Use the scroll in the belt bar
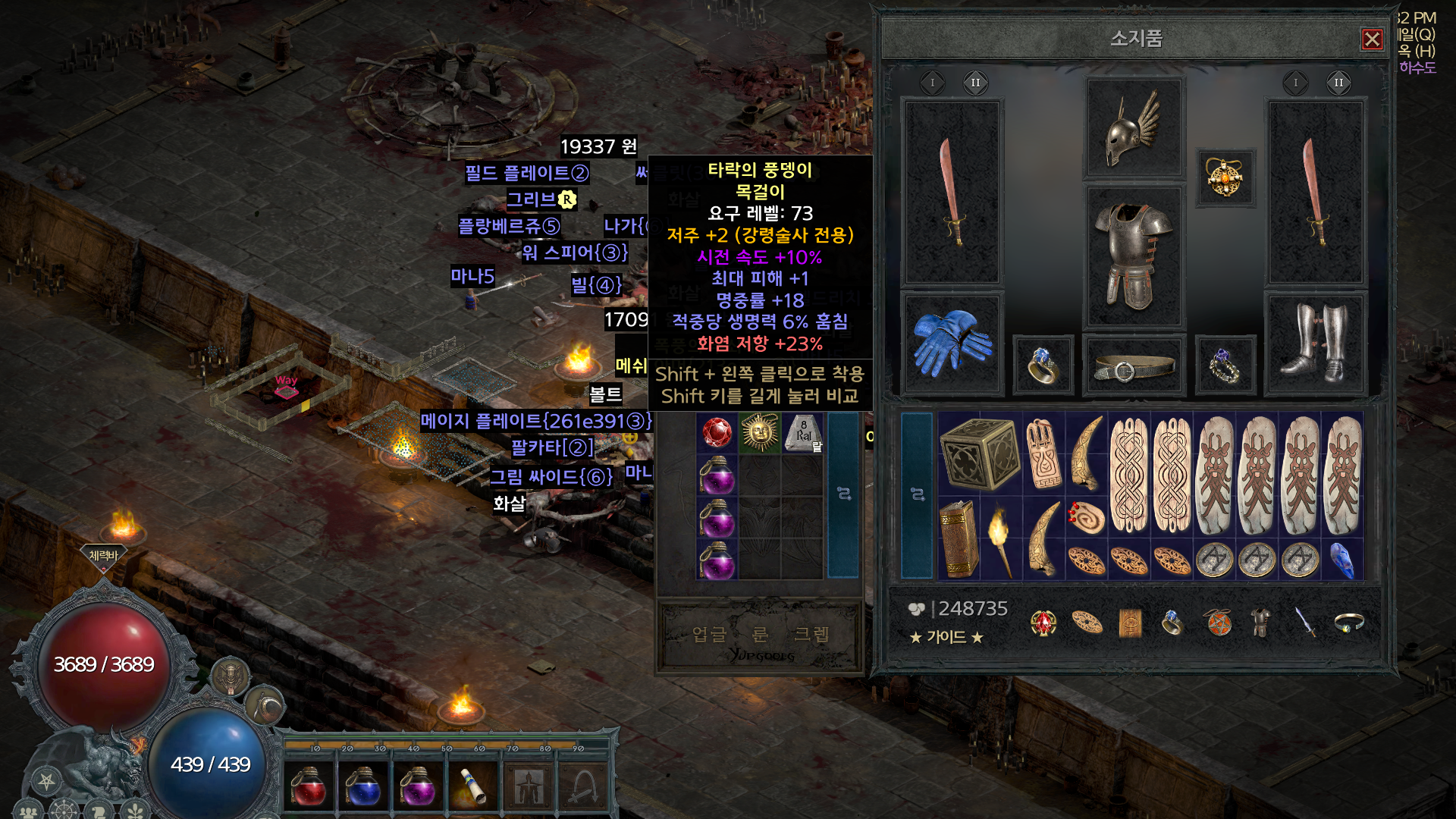 (472, 786)
